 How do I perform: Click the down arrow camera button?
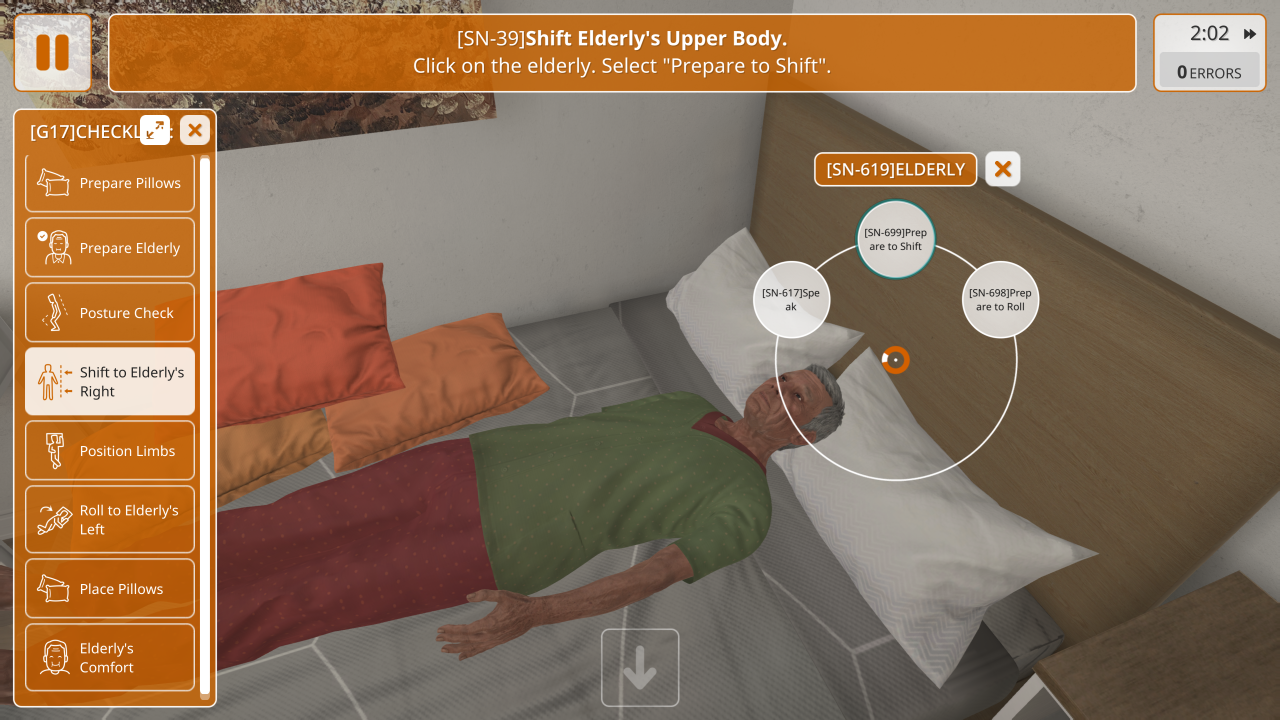click(x=640, y=668)
